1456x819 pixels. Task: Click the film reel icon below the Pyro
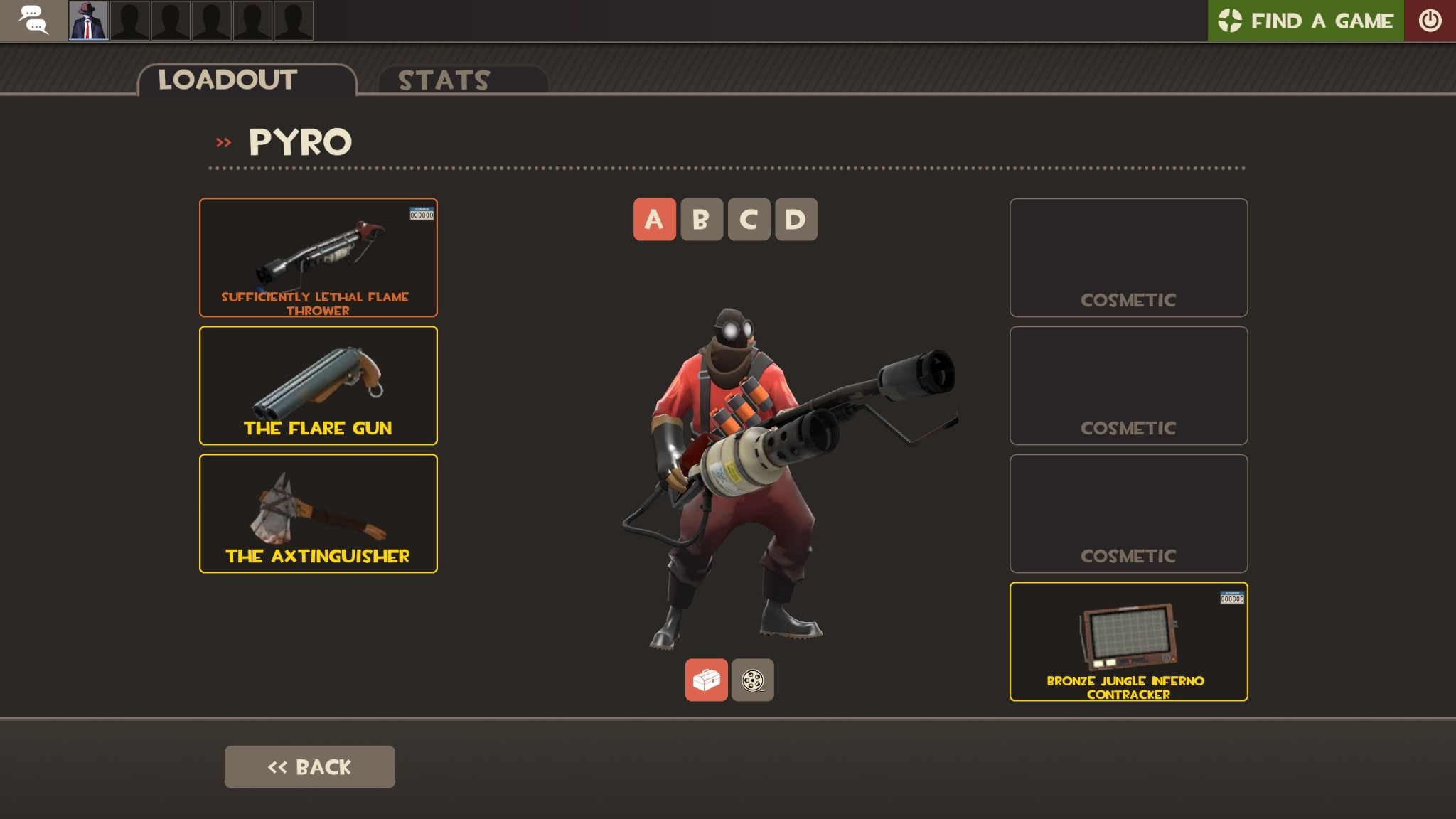click(752, 680)
